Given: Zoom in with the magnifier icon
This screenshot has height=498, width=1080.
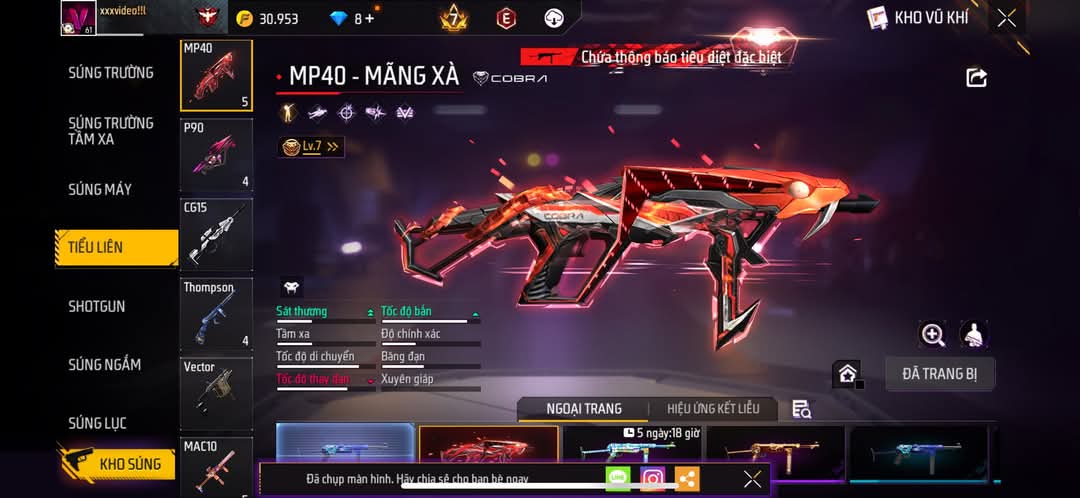Looking at the screenshot, I should point(933,335).
